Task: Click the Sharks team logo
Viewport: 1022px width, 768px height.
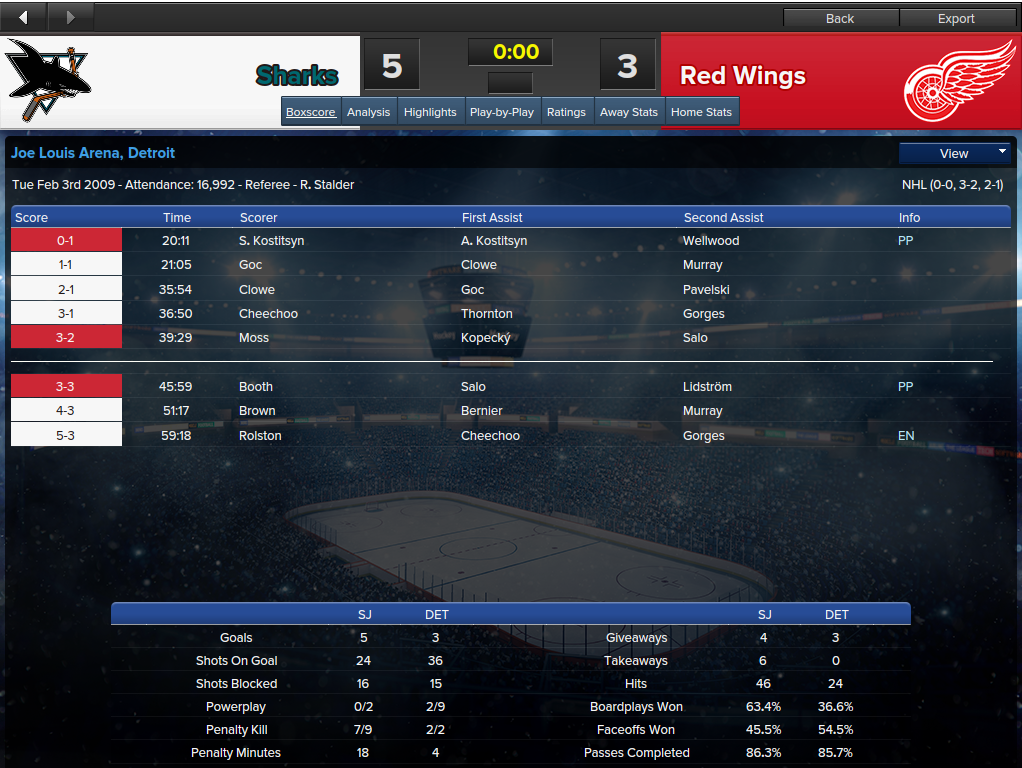Action: [46, 81]
